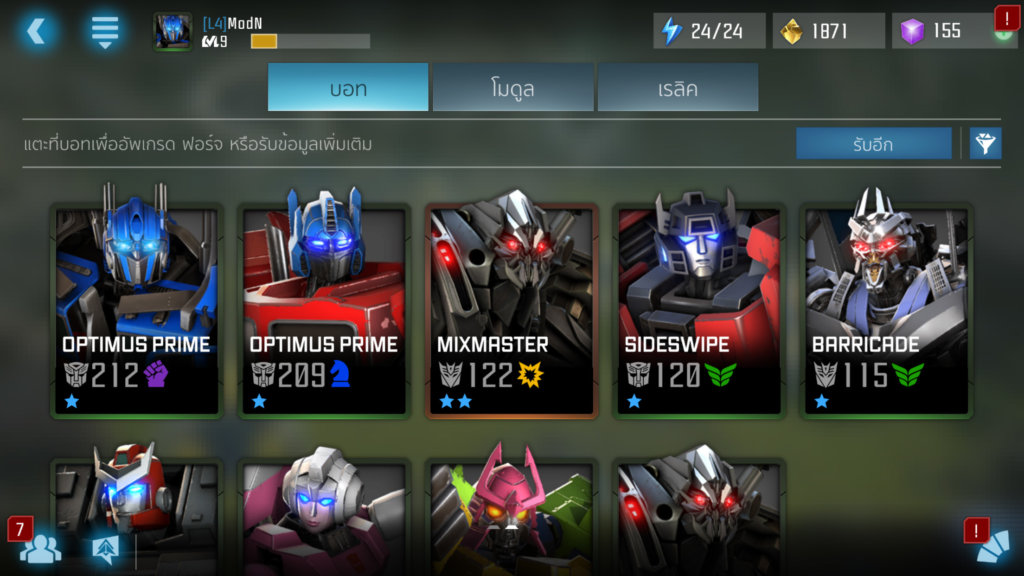Choose the Sideswipe bot card
Viewport: 1024px width, 576px height.
tap(699, 310)
